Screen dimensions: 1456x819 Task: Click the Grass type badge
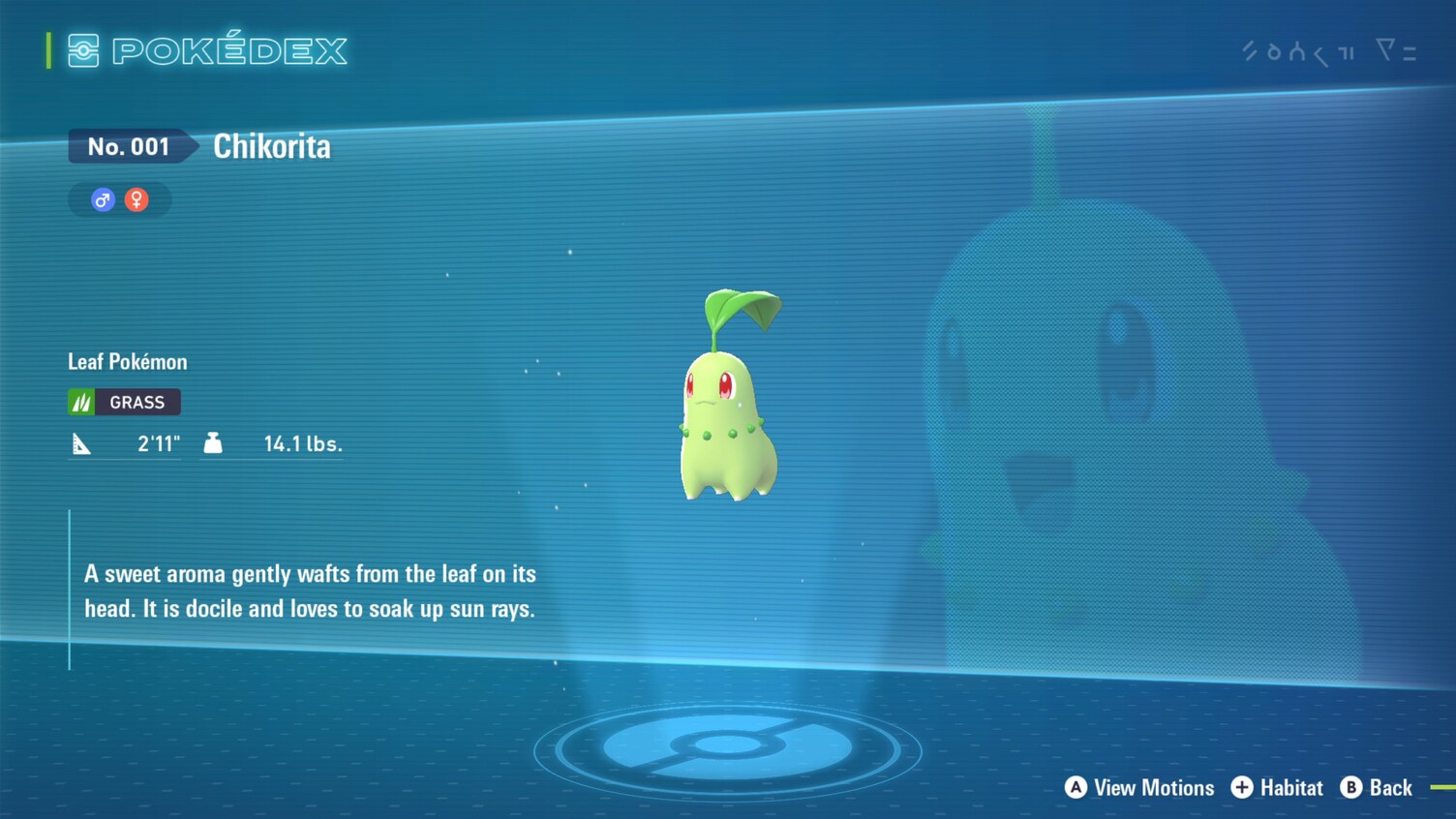pyautogui.click(x=124, y=402)
